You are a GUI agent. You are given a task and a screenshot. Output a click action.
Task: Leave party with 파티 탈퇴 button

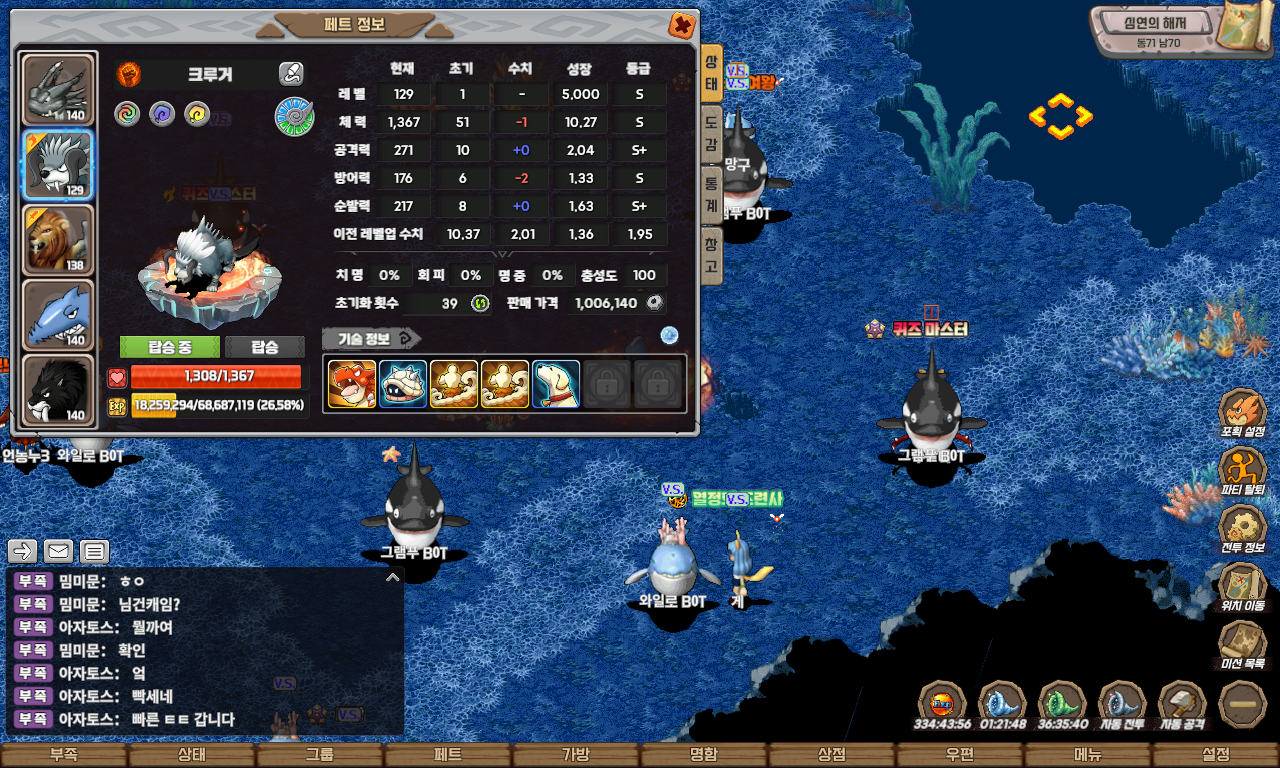[1243, 470]
